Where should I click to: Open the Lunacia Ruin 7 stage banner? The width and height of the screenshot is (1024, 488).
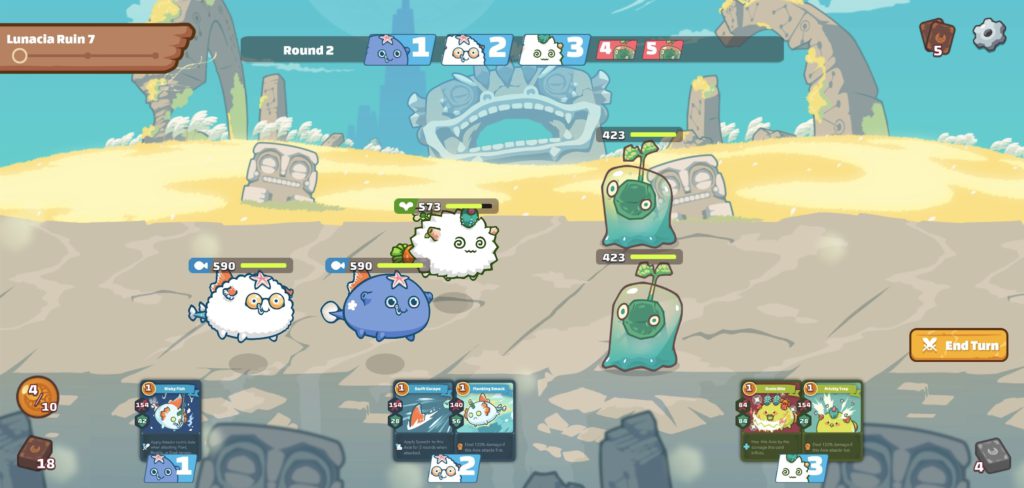pos(95,46)
